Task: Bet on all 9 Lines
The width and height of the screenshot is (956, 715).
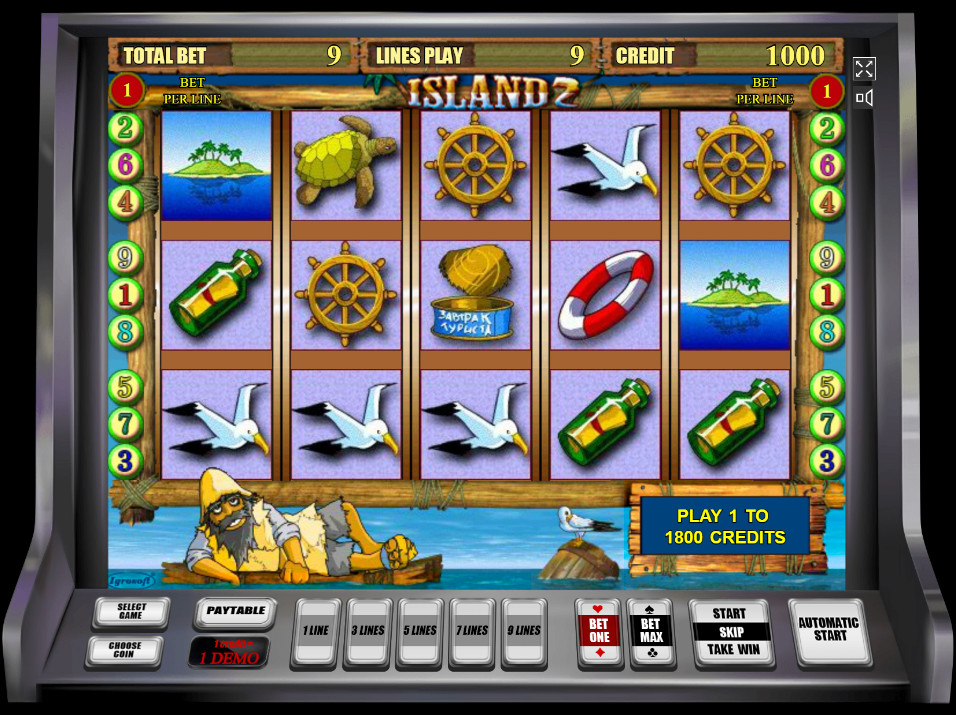Action: 524,632
